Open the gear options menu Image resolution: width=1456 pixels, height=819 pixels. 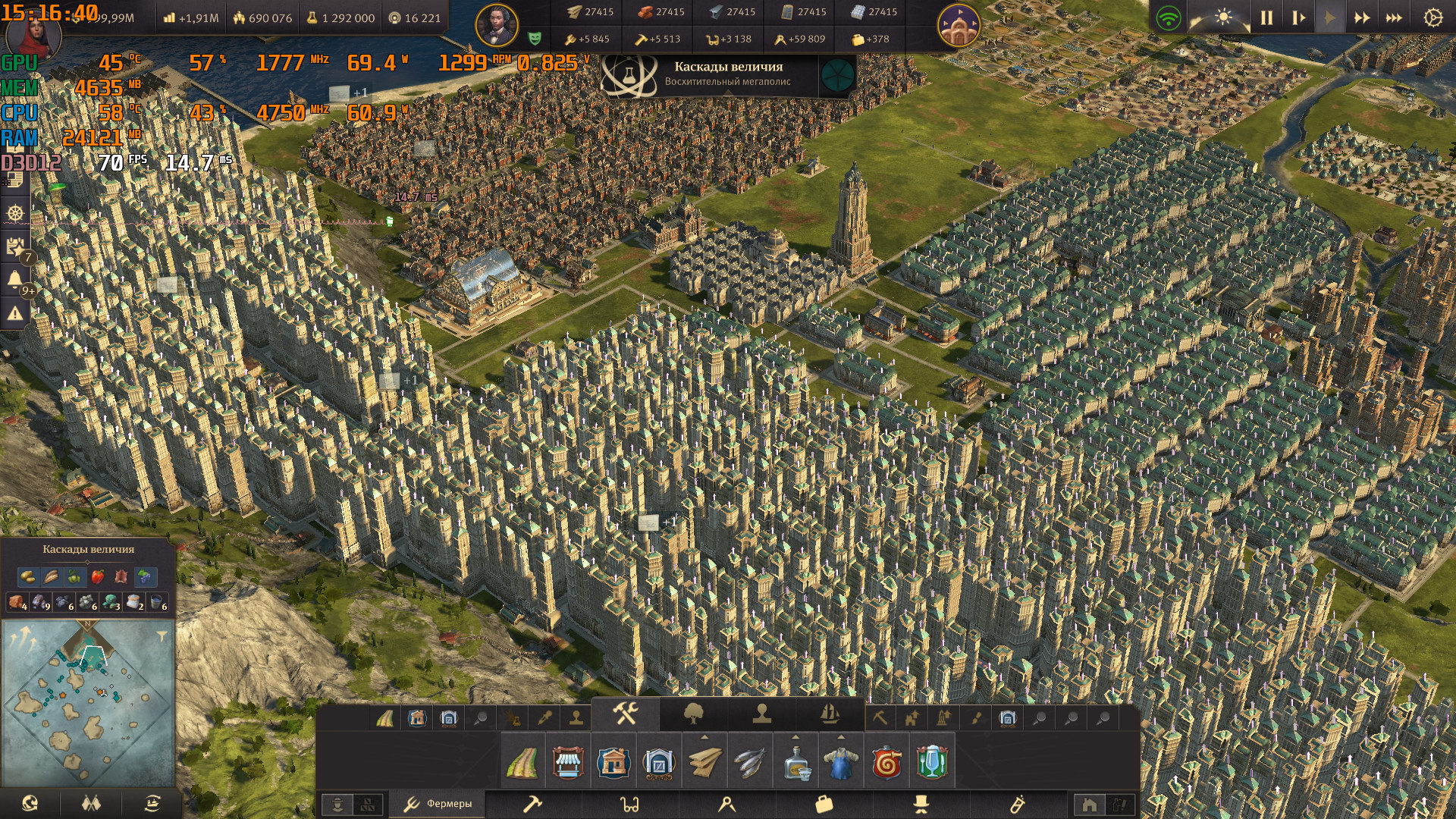[x=1432, y=17]
